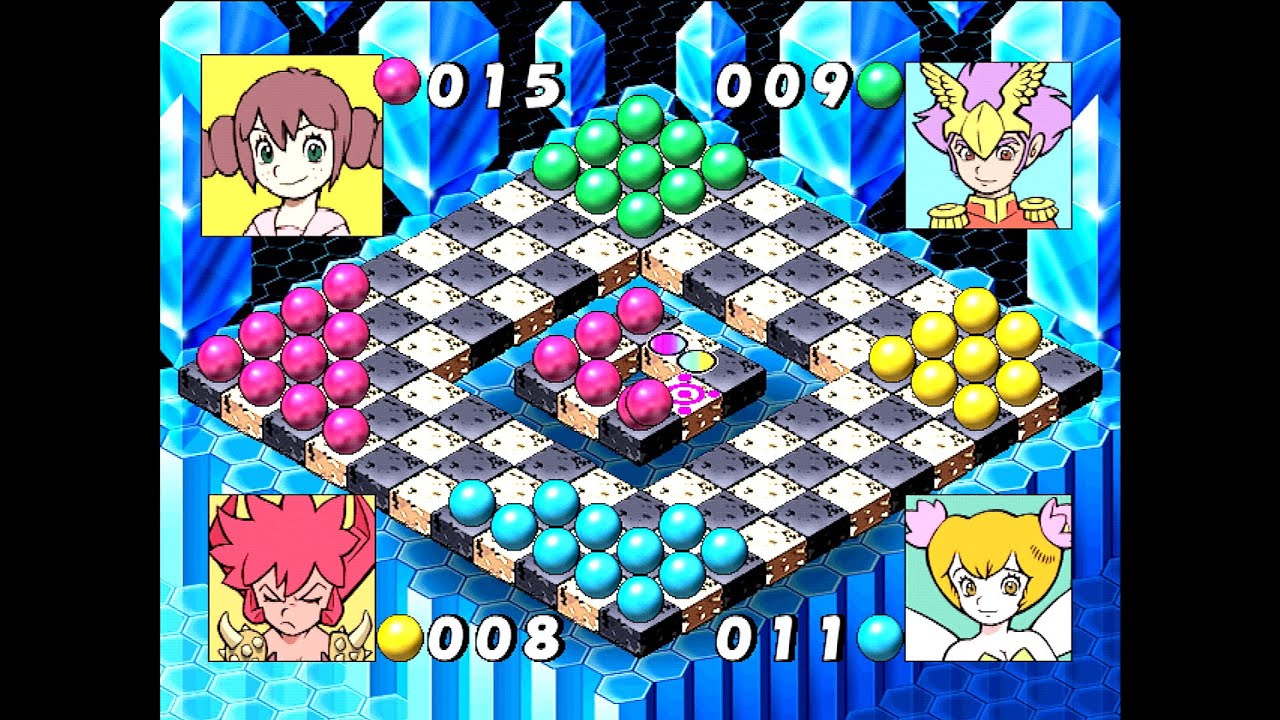The height and width of the screenshot is (720, 1280).
Task: Select the green ball icon beside score 009
Action: 880,85
